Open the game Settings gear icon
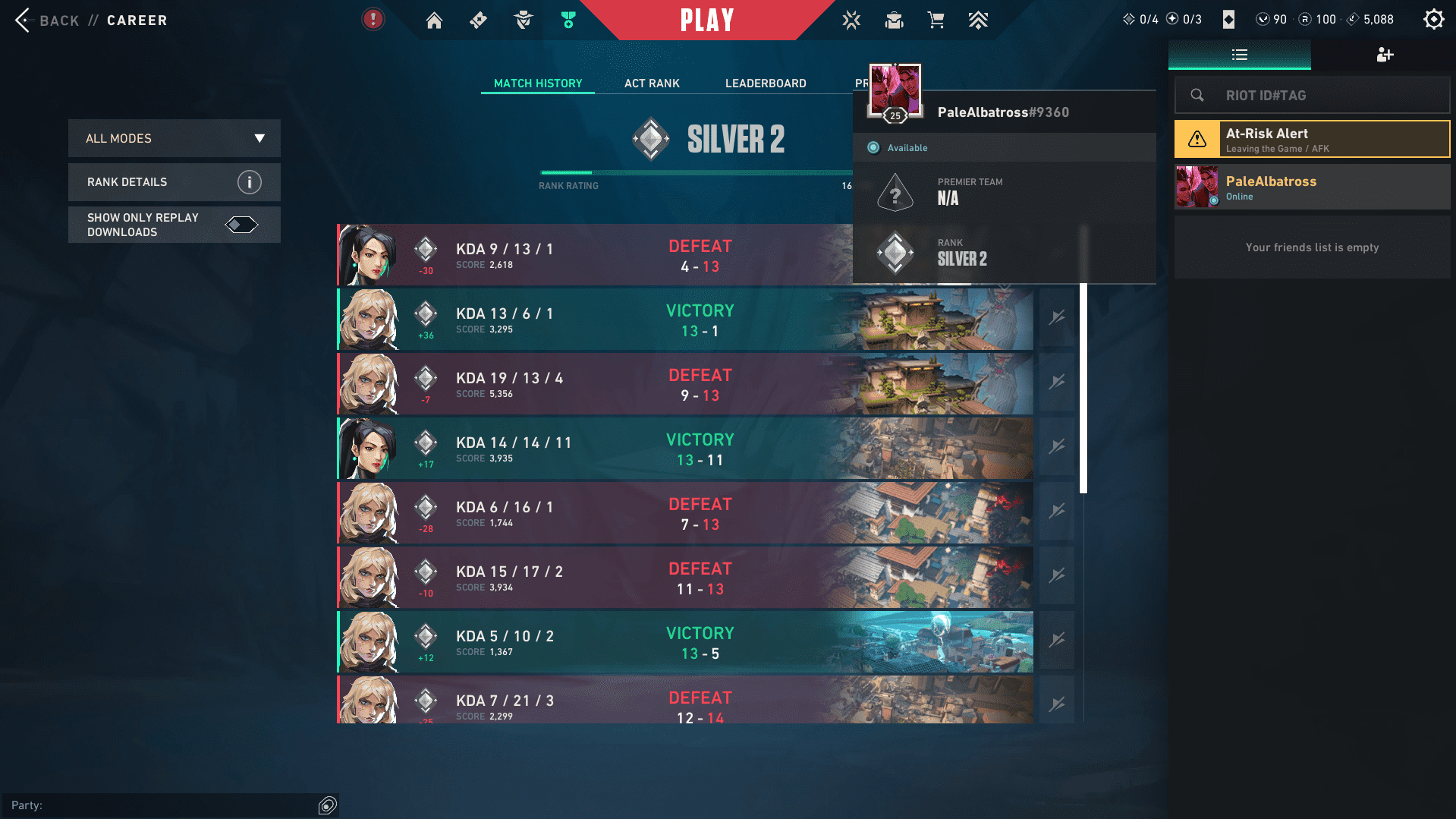This screenshot has height=819, width=1456. (1434, 19)
